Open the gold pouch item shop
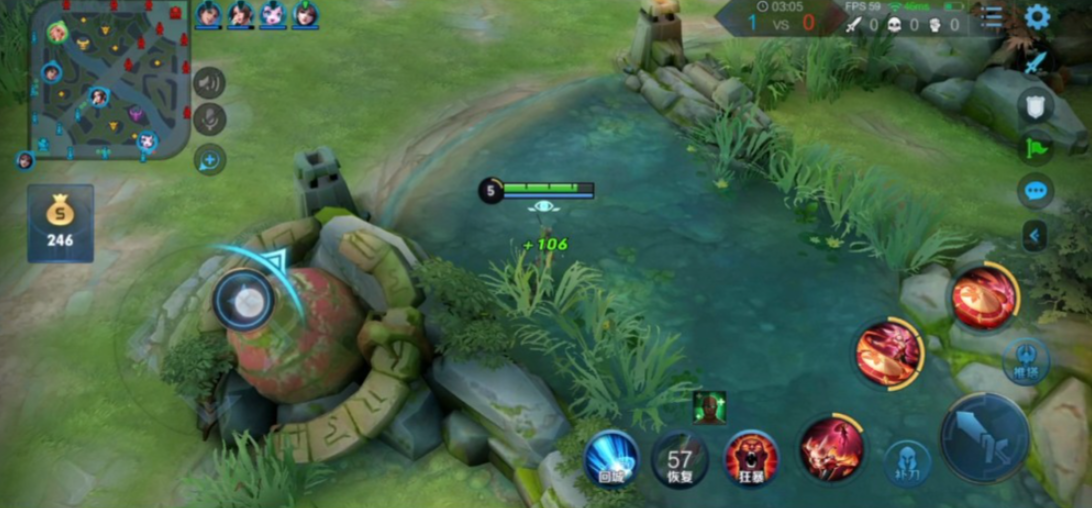Screen dimensions: 1092x508 tap(60, 223)
